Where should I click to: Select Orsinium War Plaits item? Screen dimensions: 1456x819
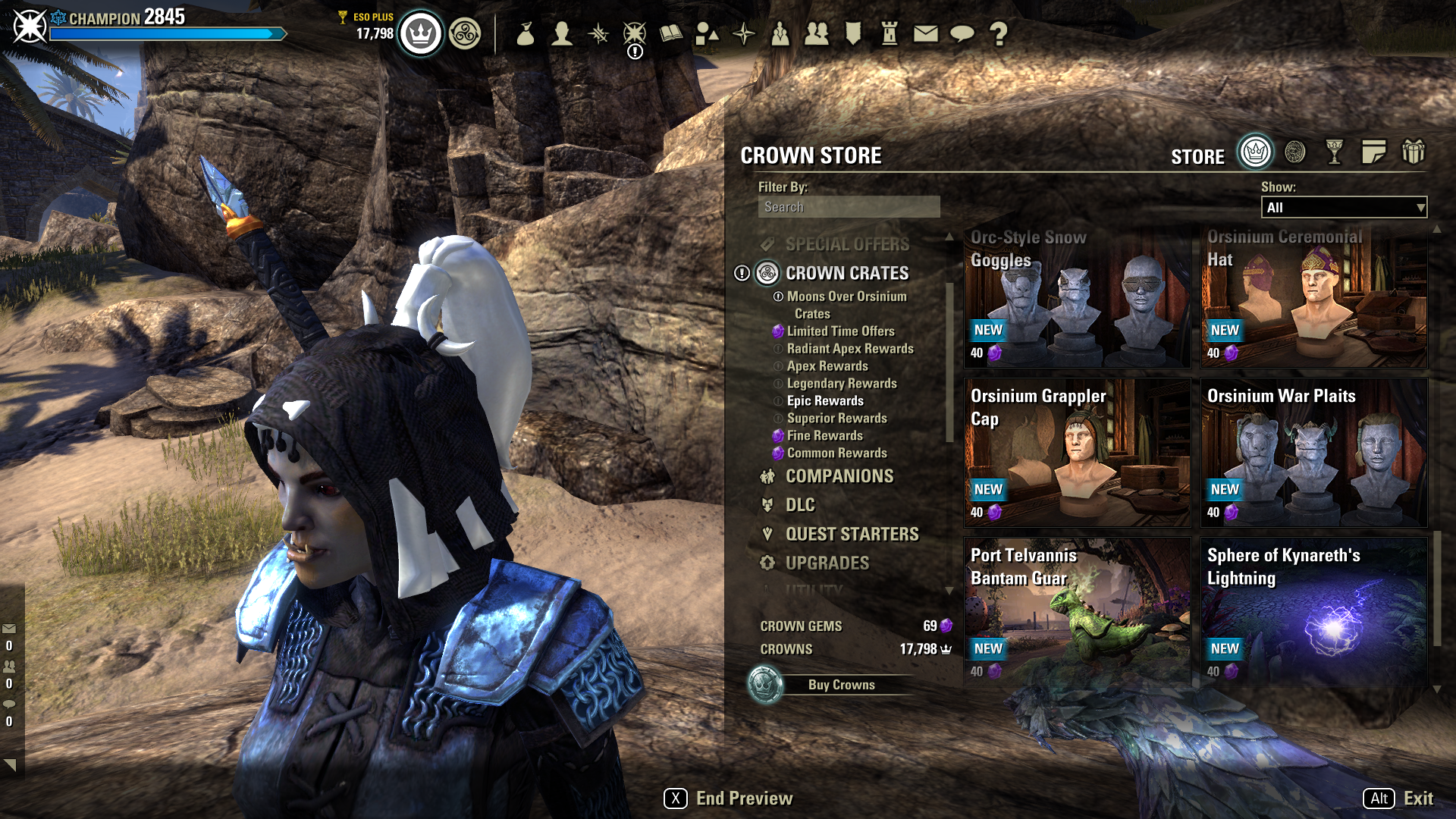1313,453
